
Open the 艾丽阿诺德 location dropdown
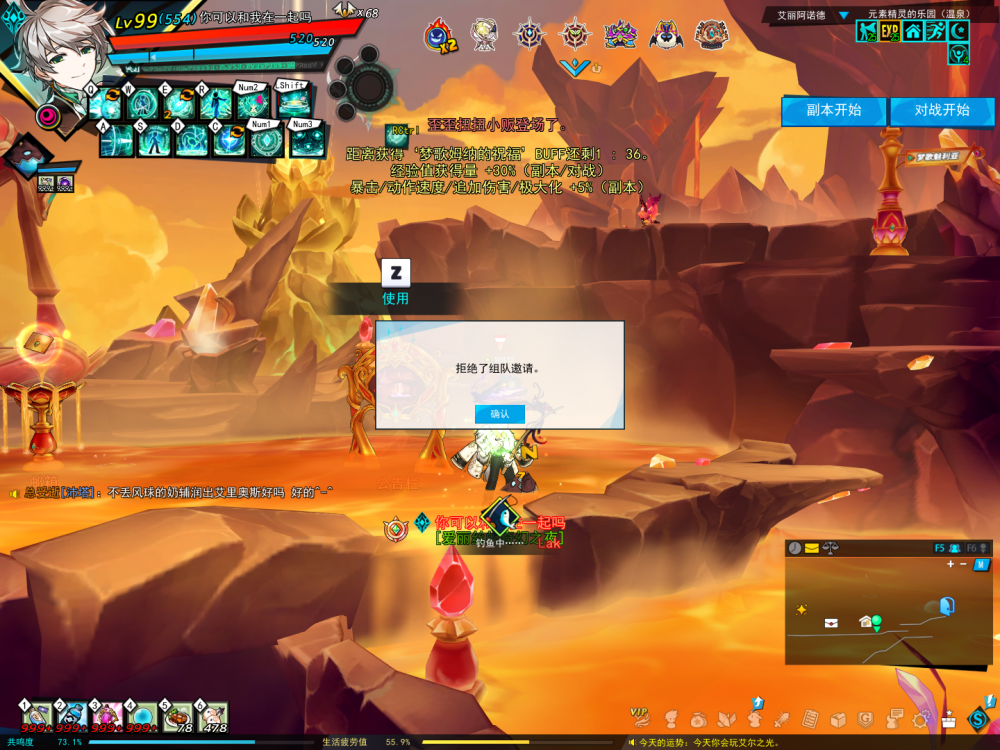pyautogui.click(x=843, y=15)
